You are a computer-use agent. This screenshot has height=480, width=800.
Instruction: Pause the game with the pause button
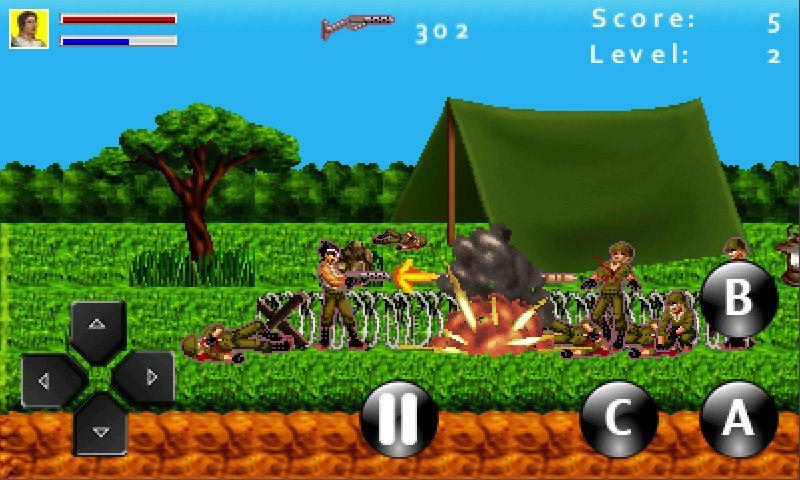pos(399,419)
